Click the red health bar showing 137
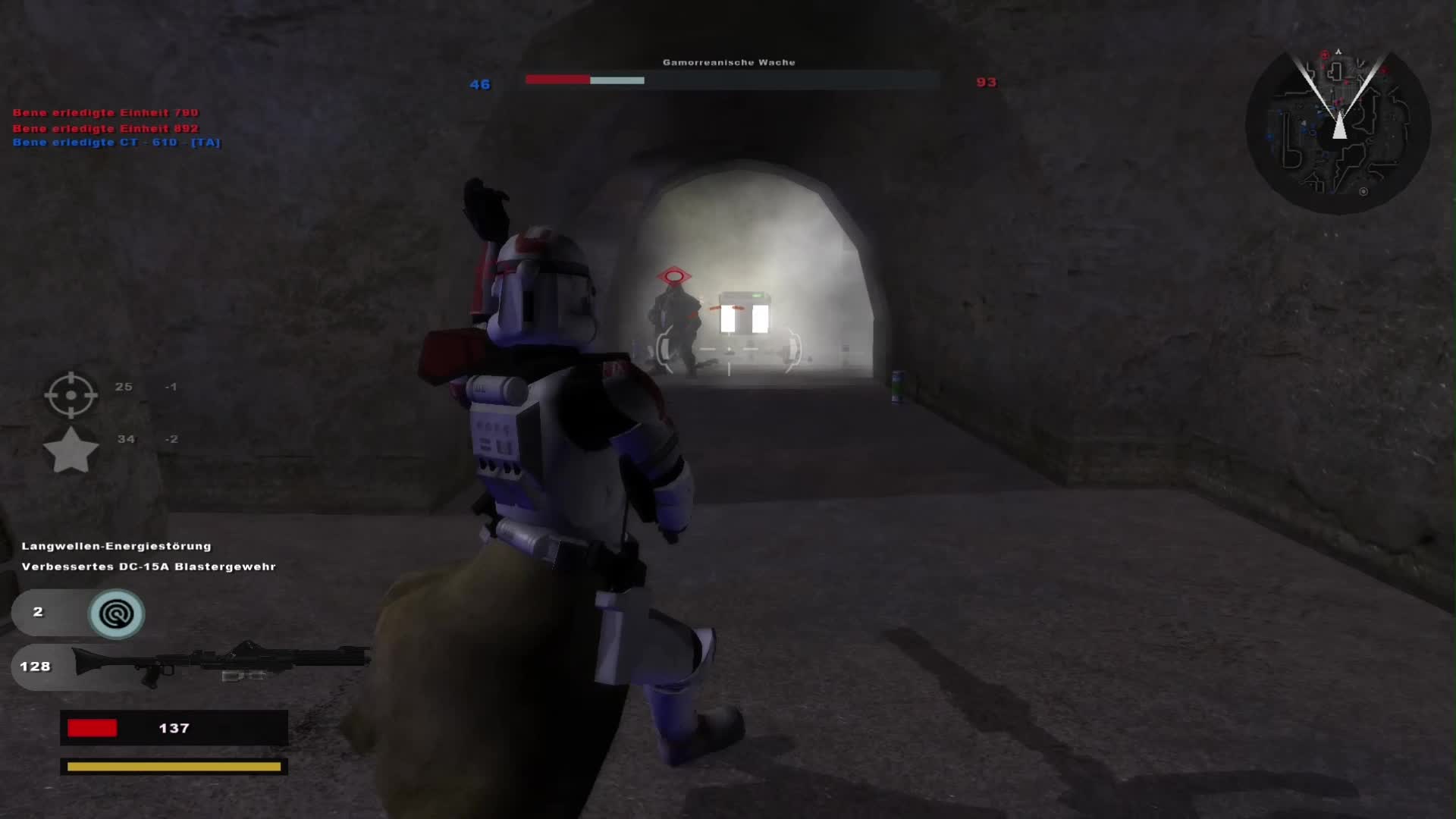 pyautogui.click(x=92, y=727)
